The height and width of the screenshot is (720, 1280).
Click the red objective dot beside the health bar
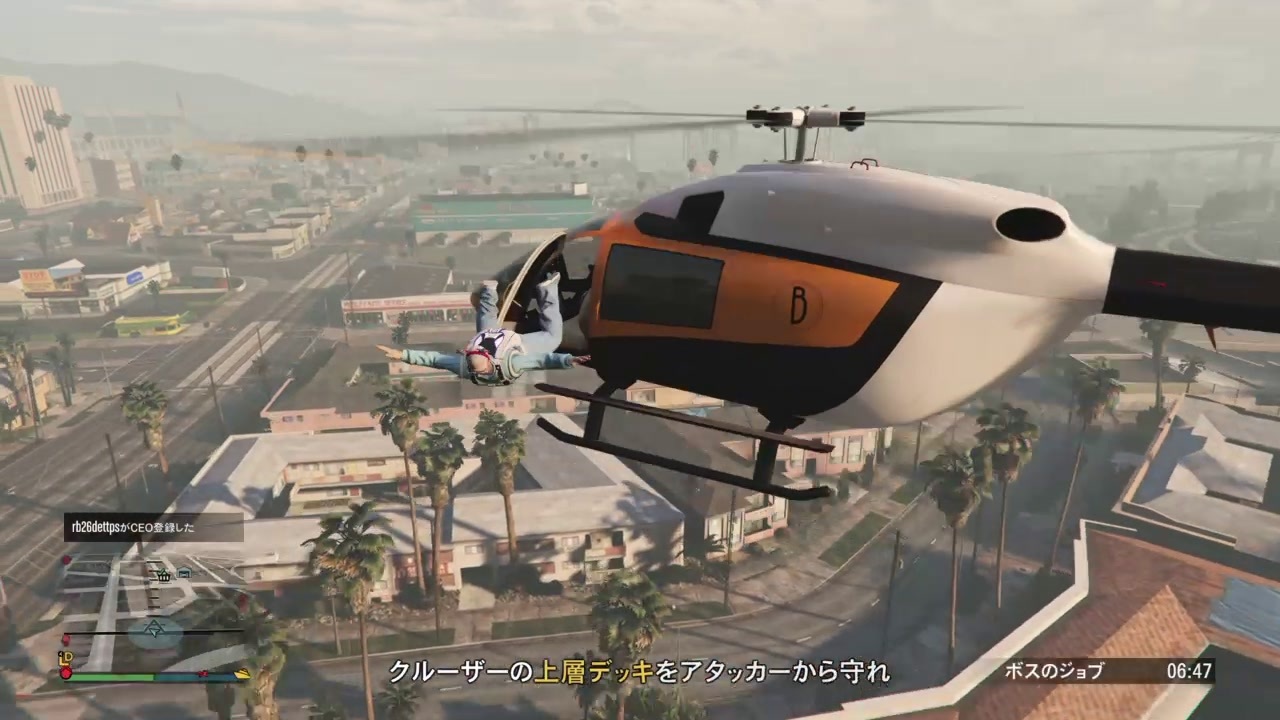pyautogui.click(x=66, y=672)
